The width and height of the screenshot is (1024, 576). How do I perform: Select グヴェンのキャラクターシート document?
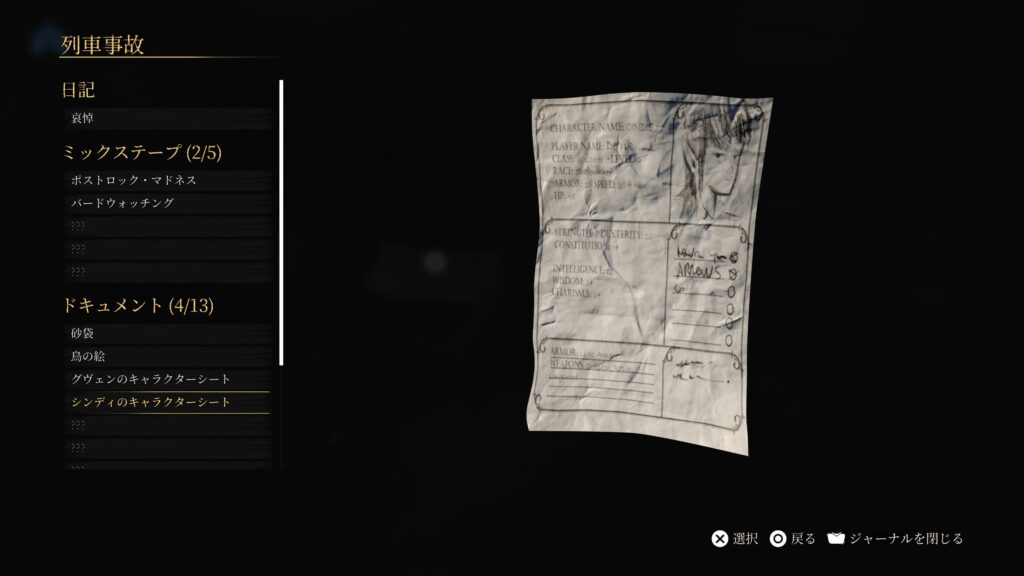[x=165, y=379]
